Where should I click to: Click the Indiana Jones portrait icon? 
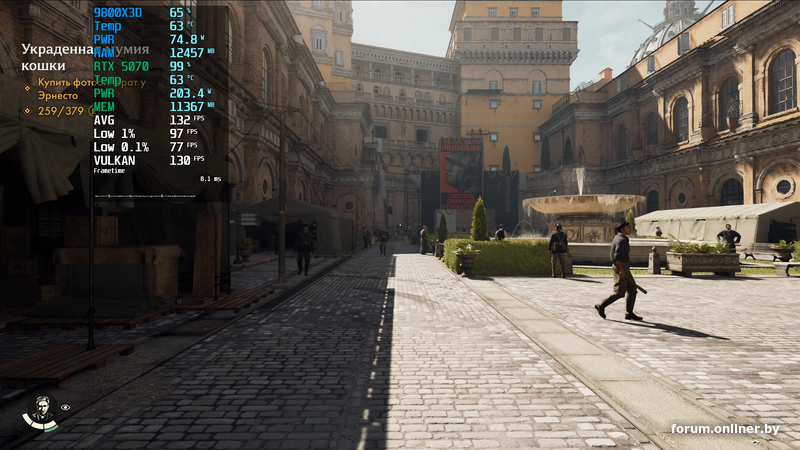[x=40, y=411]
